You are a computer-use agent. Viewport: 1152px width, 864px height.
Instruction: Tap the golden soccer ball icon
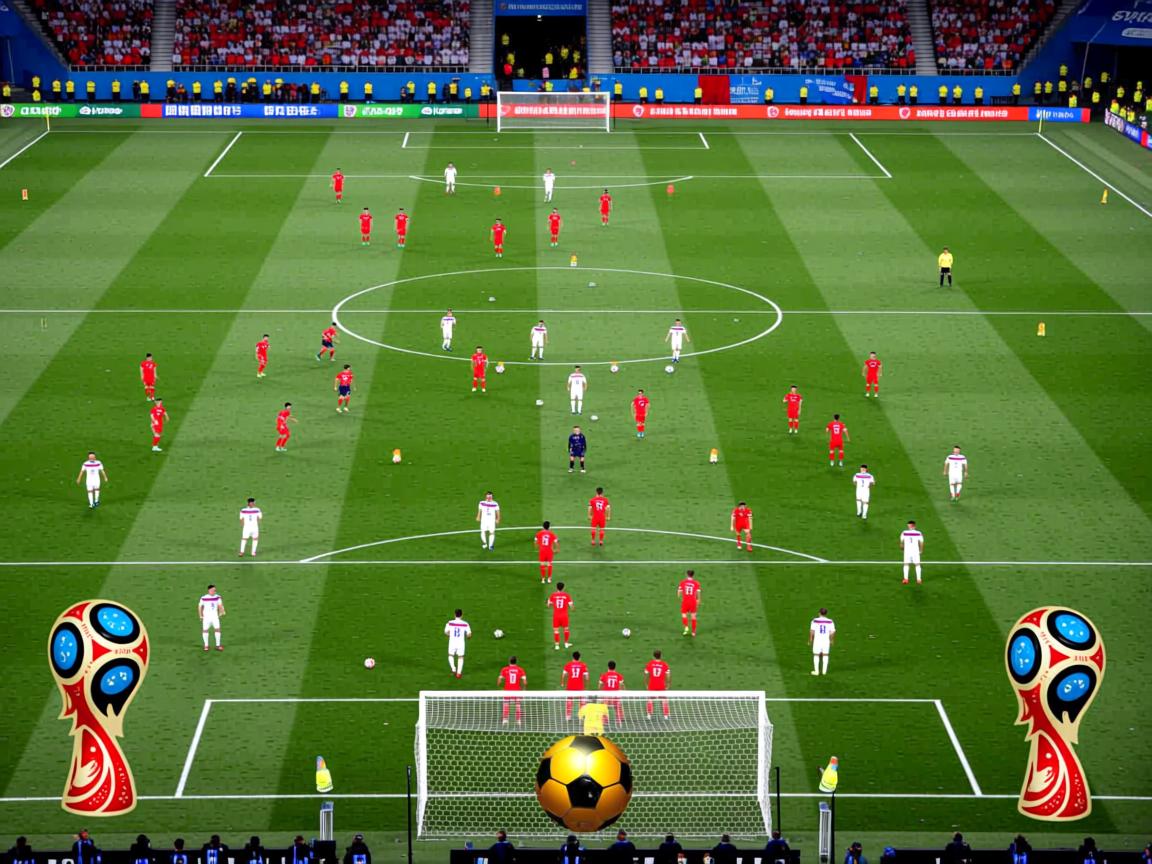pos(583,782)
